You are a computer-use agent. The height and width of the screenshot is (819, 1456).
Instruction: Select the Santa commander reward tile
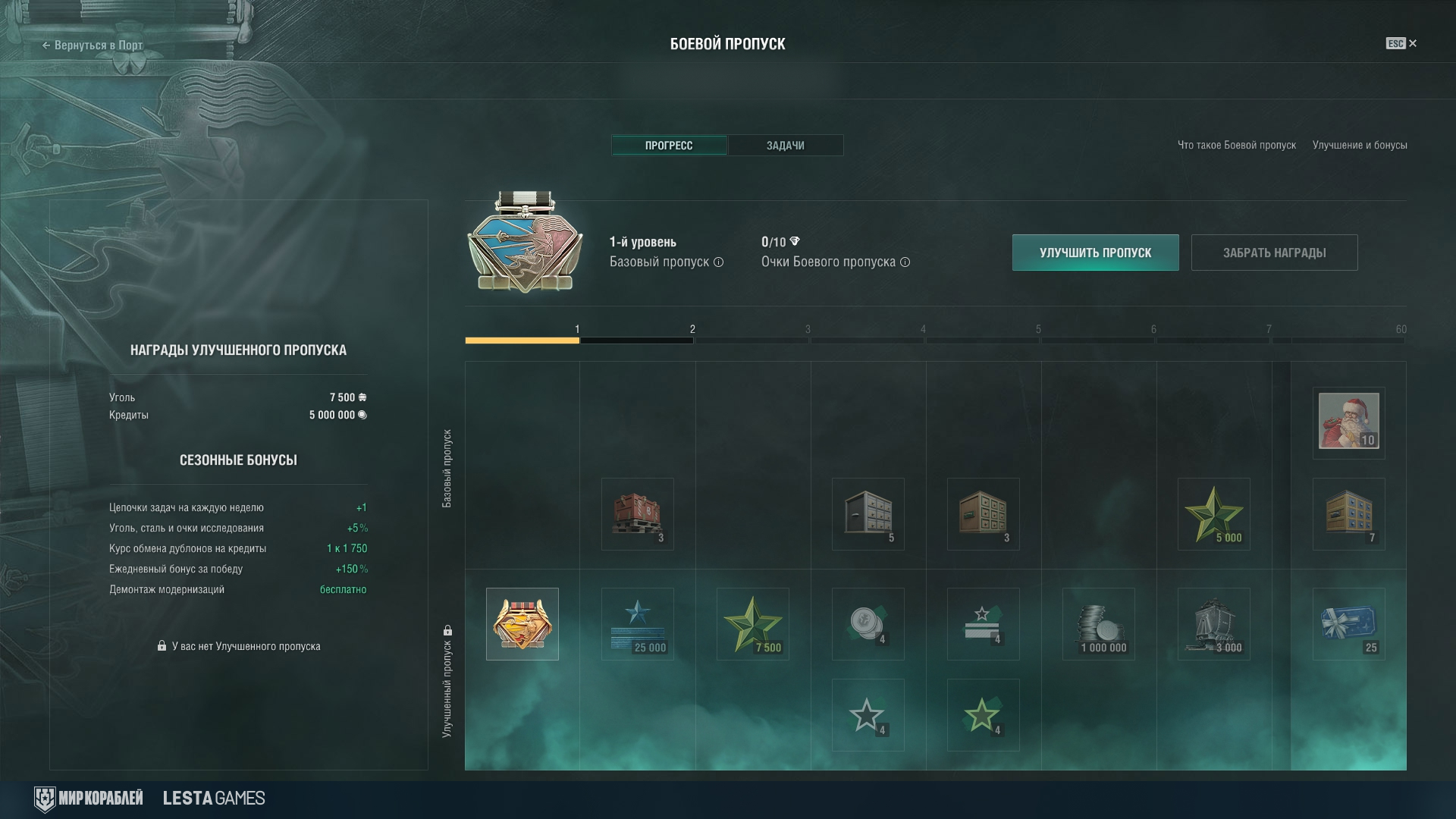coord(1348,422)
